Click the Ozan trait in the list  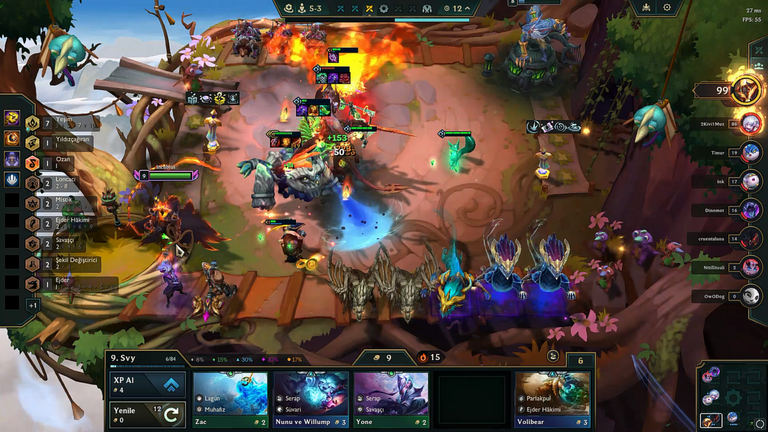pos(58,163)
